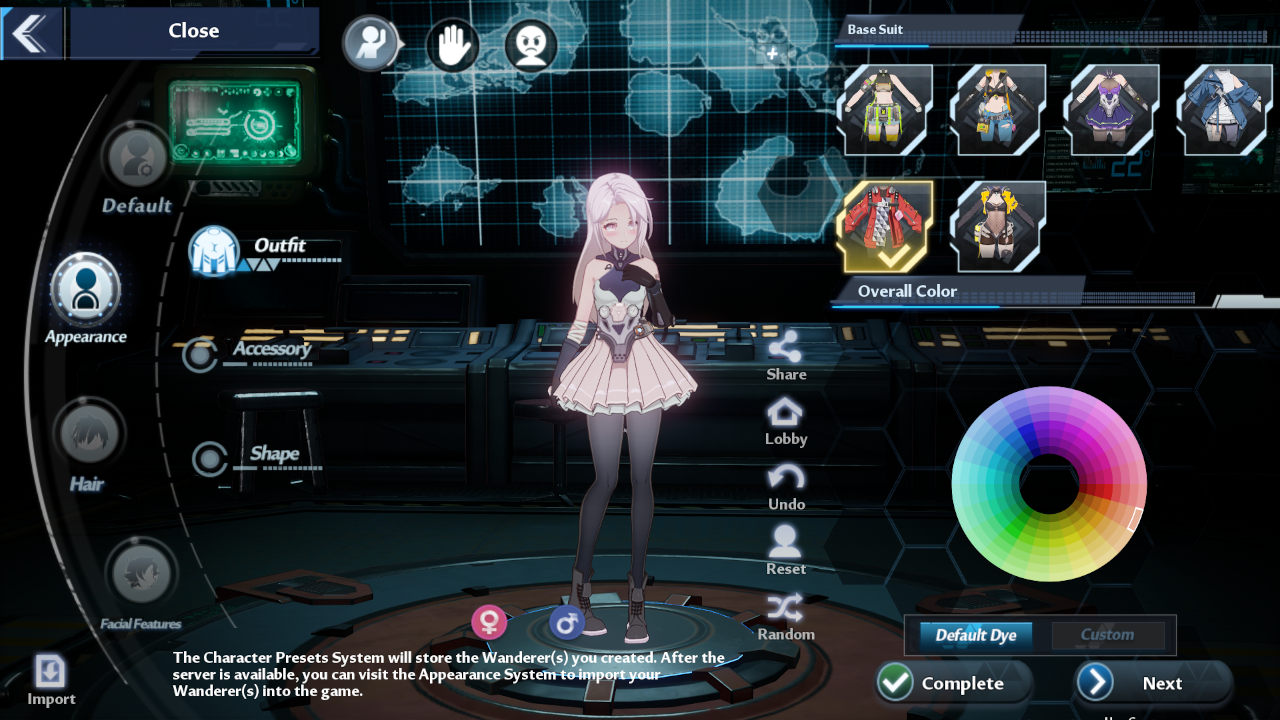The width and height of the screenshot is (1280, 720).
Task: Switch to male gender symbol
Action: pos(566,623)
